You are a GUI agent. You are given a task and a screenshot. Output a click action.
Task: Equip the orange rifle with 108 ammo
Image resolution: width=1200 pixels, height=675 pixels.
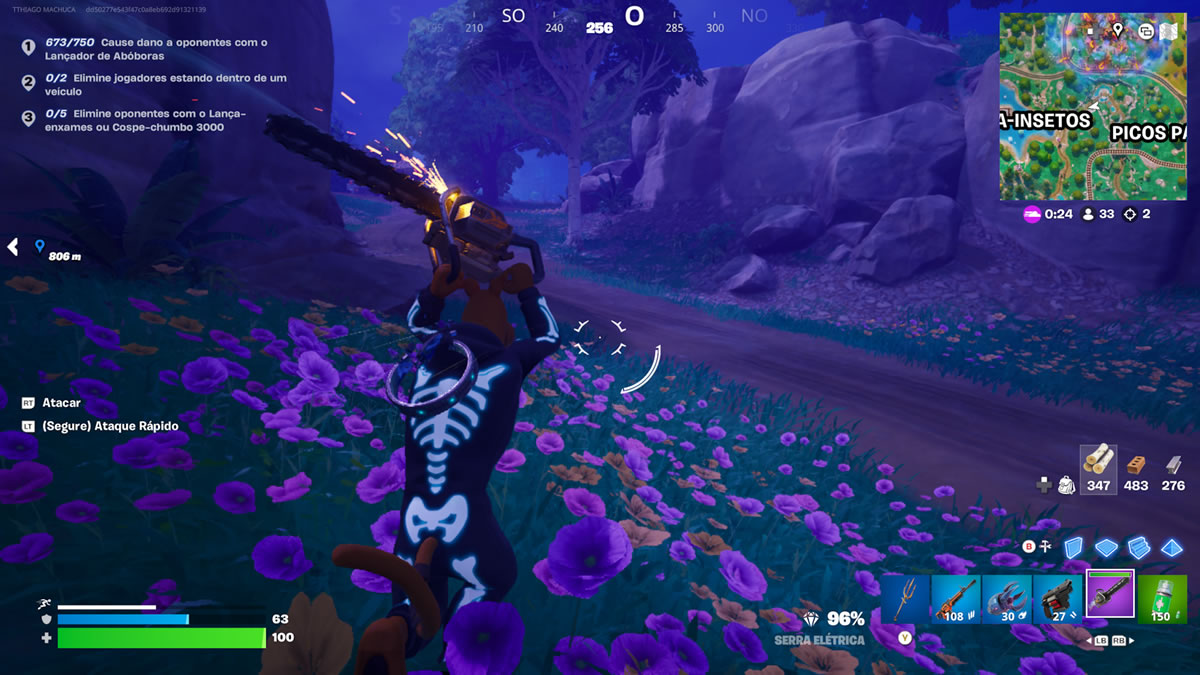click(x=956, y=598)
